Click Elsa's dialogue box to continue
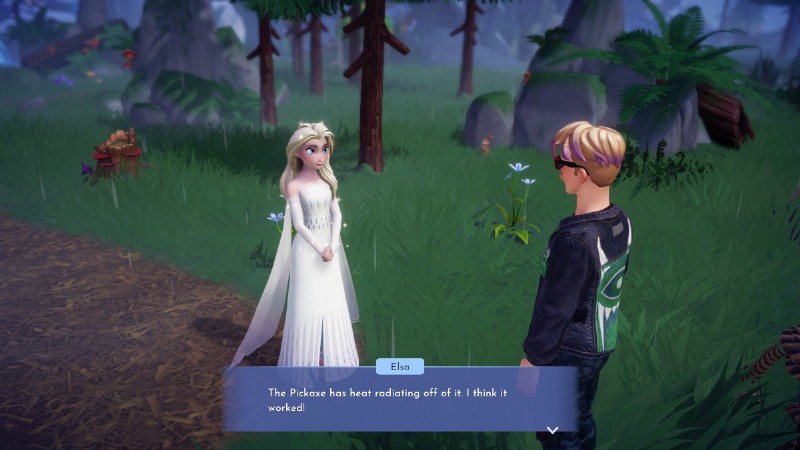 pyautogui.click(x=400, y=400)
